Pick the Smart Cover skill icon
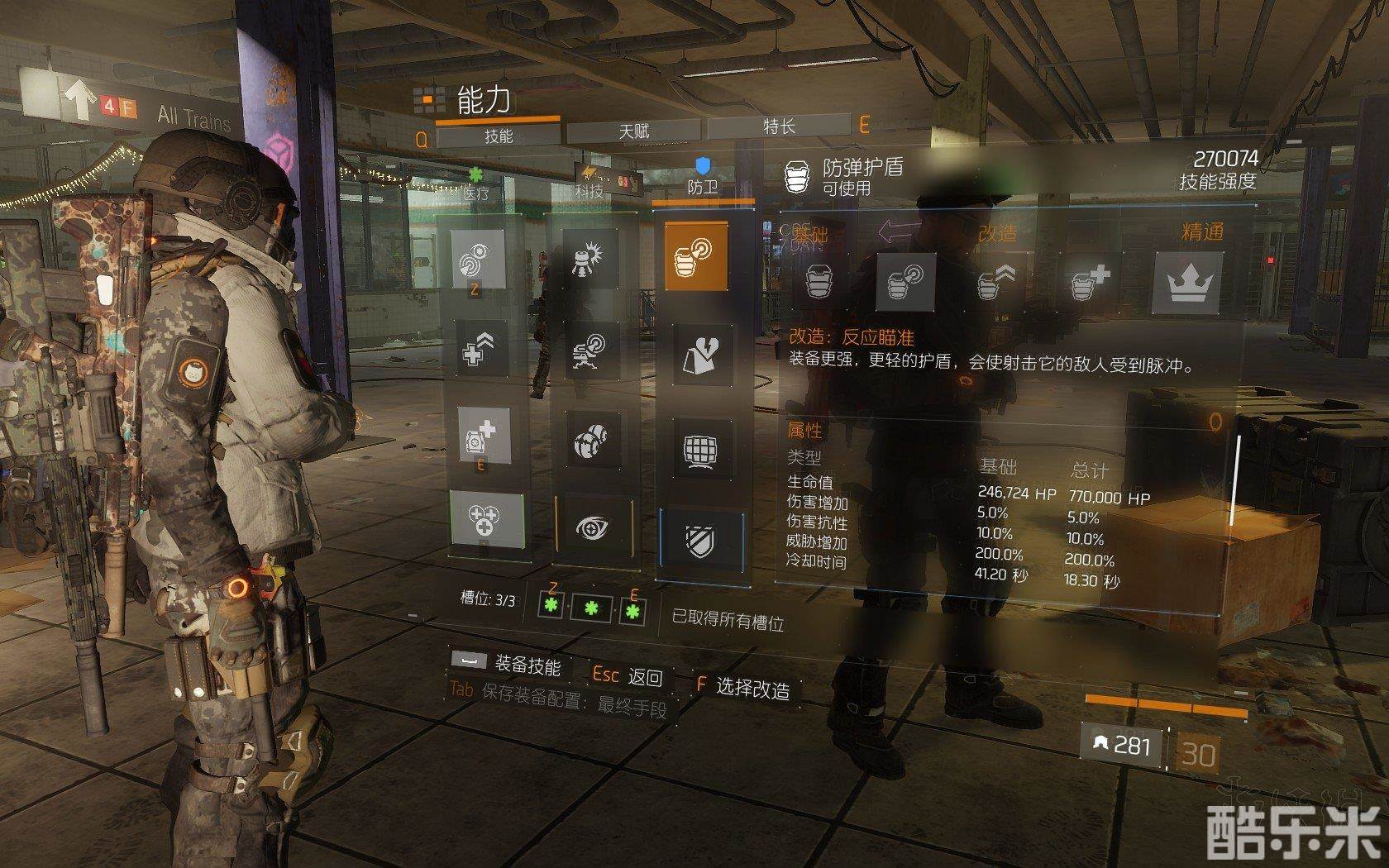Viewport: 1389px width, 868px height. [701, 355]
